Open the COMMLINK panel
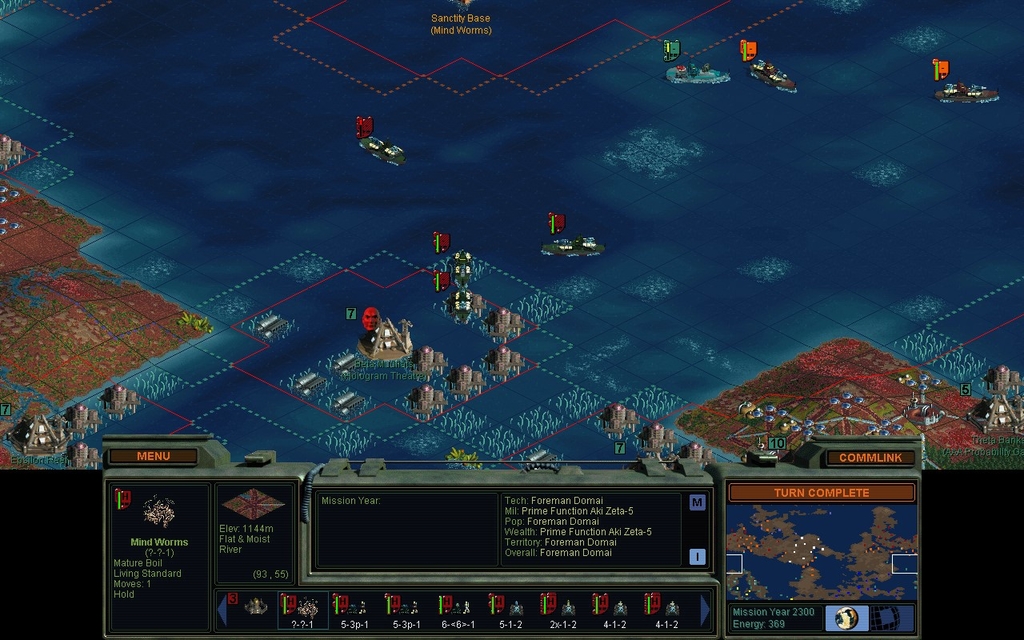The height and width of the screenshot is (640, 1024). [x=869, y=457]
